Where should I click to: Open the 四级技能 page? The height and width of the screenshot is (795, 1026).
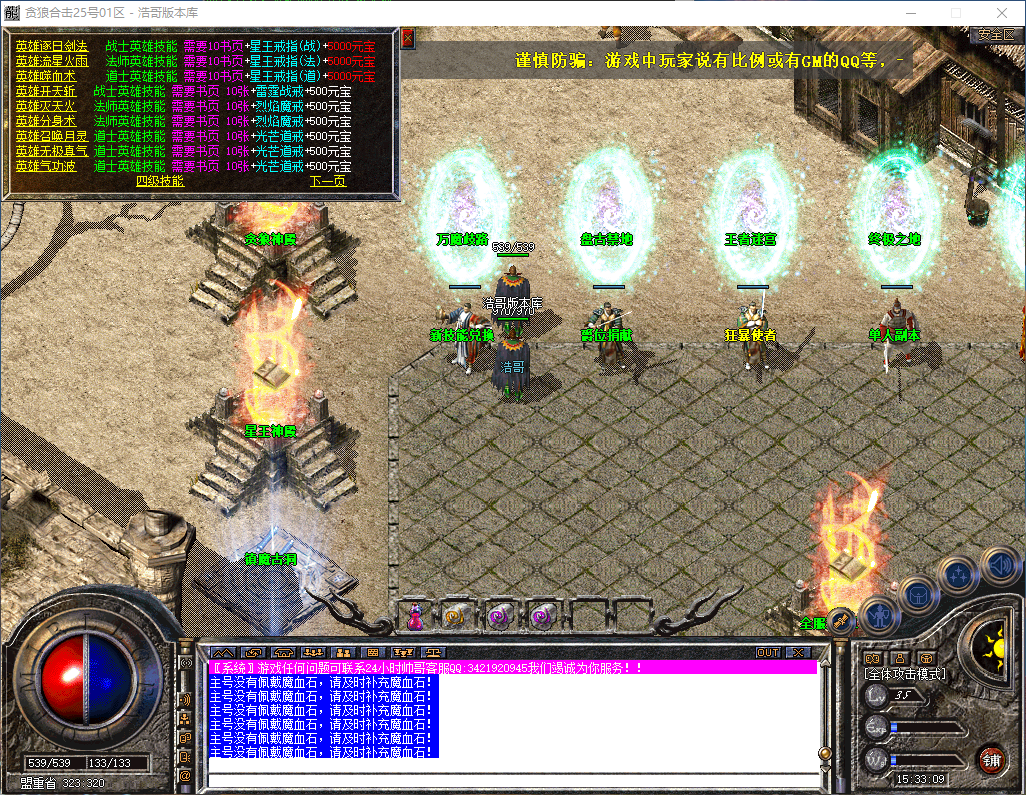(x=160, y=181)
